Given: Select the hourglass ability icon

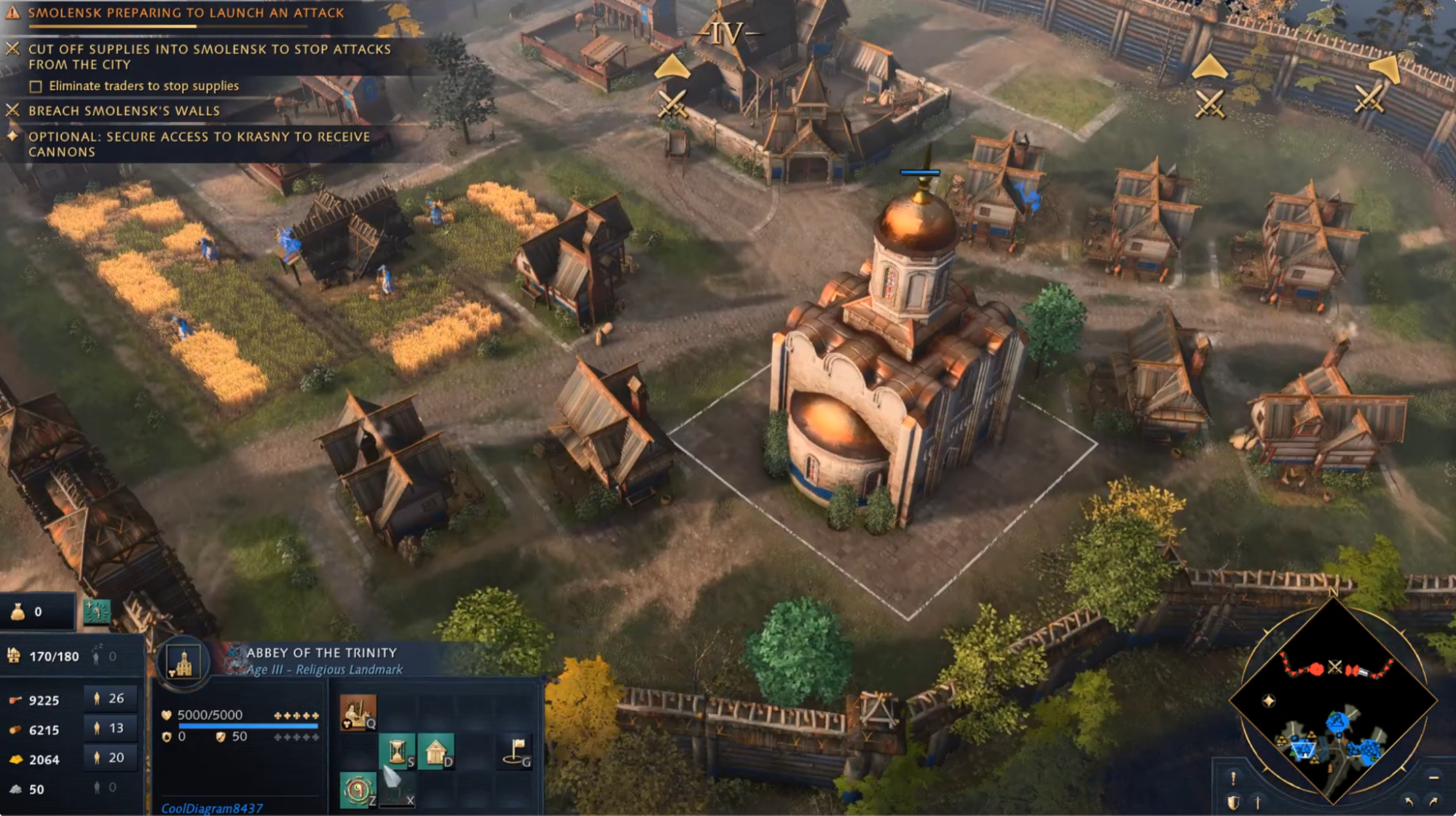Looking at the screenshot, I should pyautogui.click(x=397, y=750).
